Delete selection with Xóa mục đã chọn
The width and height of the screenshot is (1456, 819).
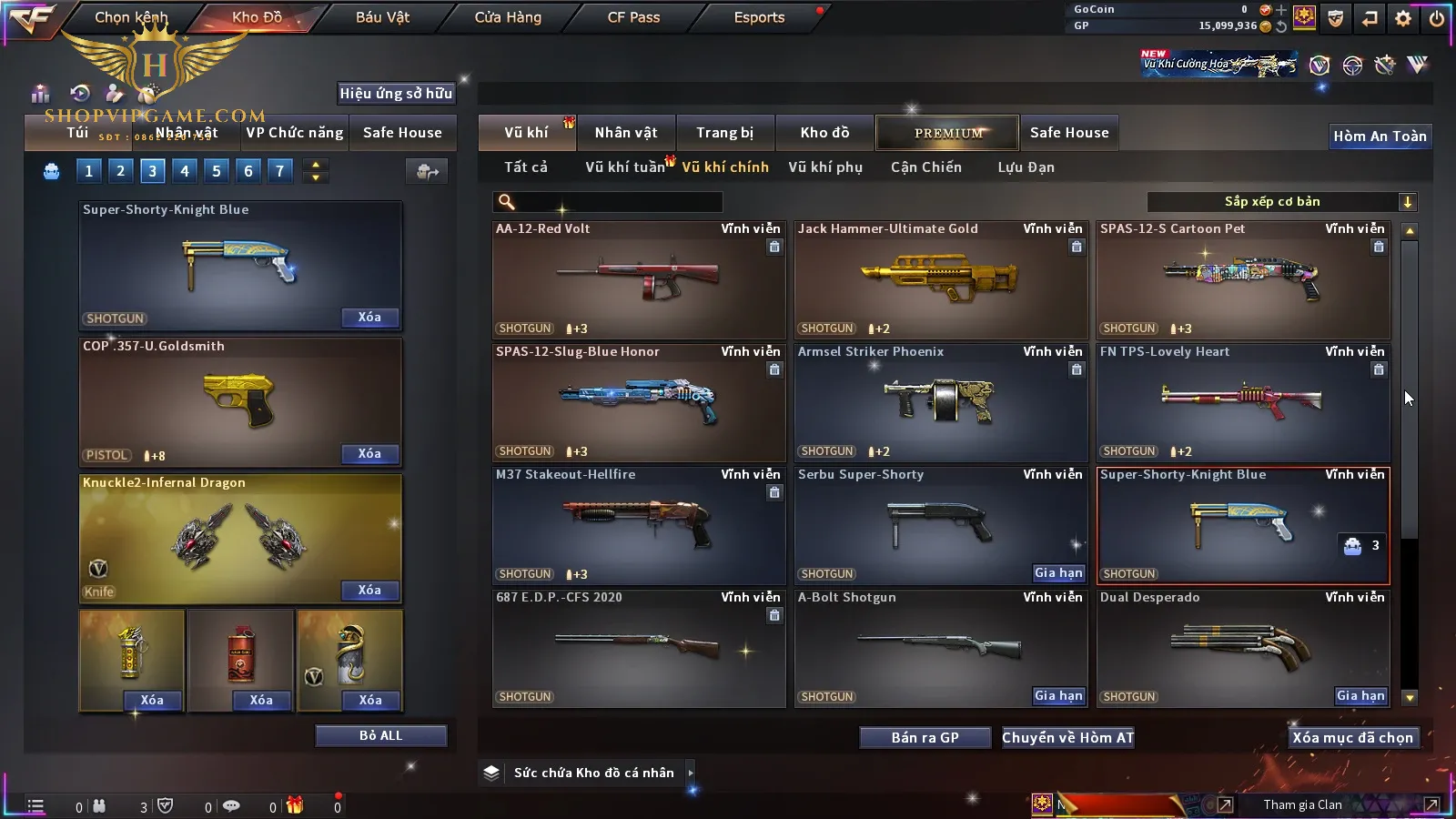click(1352, 738)
